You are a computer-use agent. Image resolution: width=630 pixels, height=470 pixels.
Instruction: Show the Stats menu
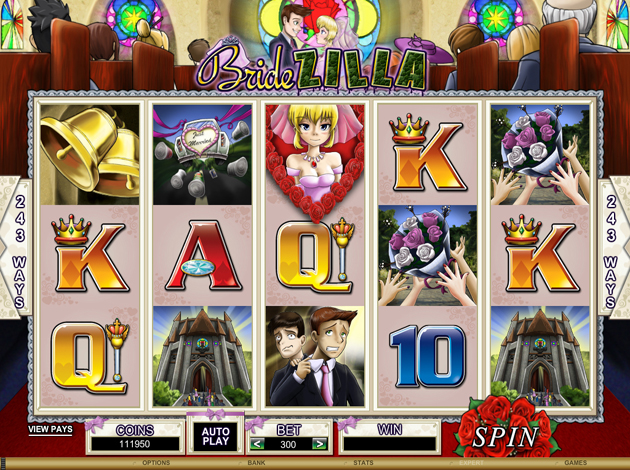tap(363, 463)
